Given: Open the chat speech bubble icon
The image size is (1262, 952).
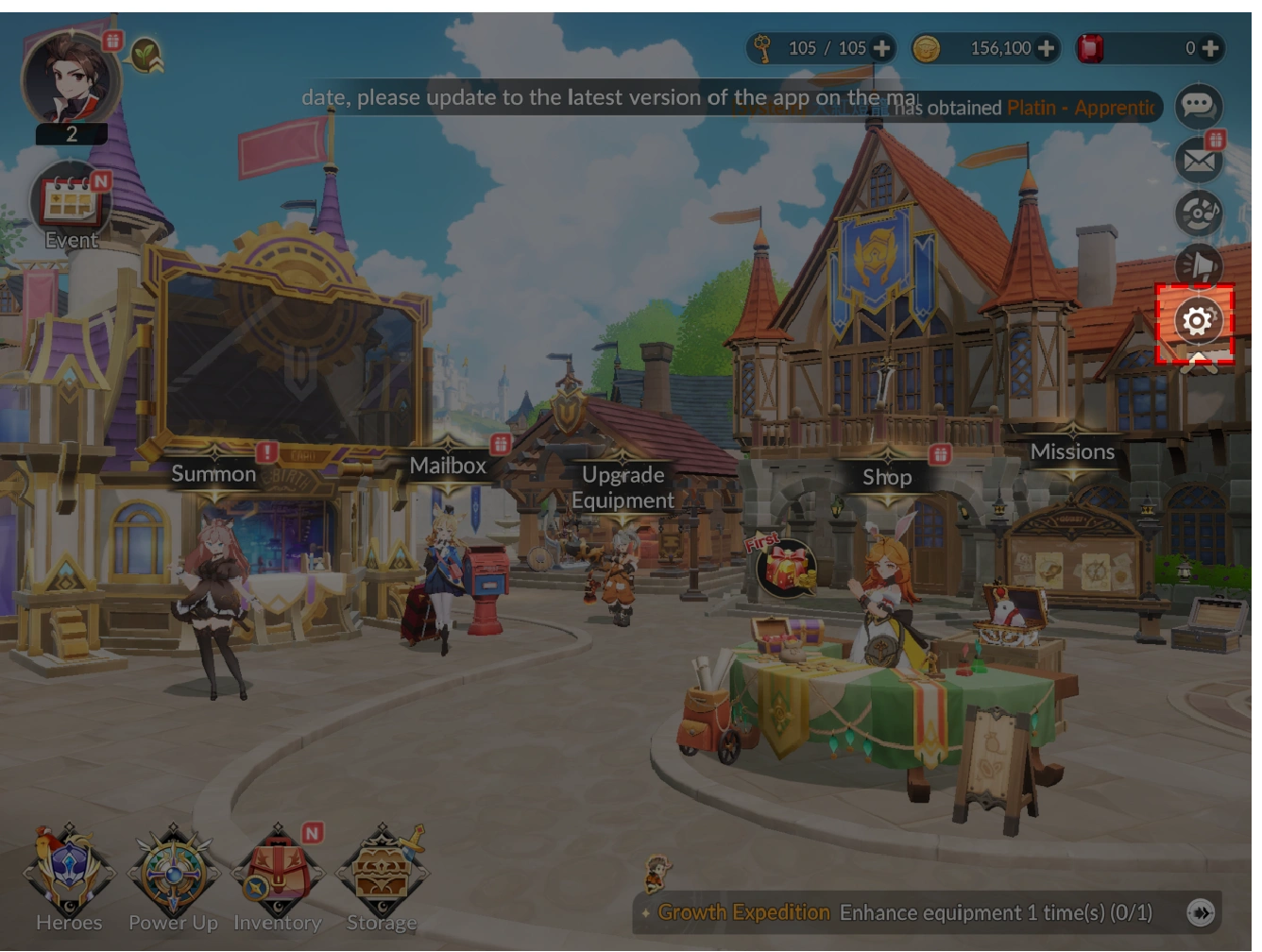Looking at the screenshot, I should (1199, 106).
